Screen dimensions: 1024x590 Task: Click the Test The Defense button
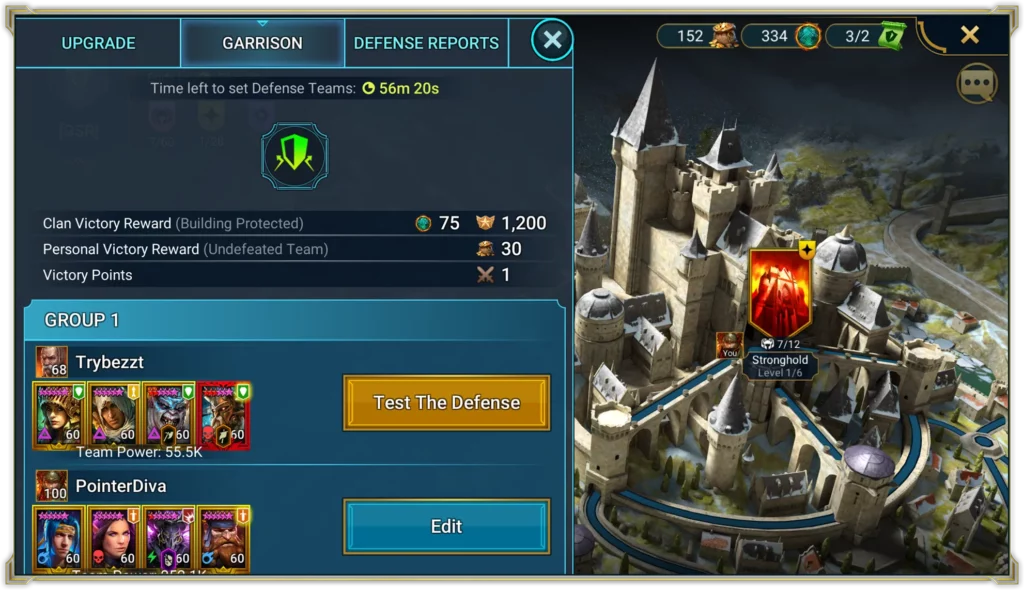coord(447,403)
